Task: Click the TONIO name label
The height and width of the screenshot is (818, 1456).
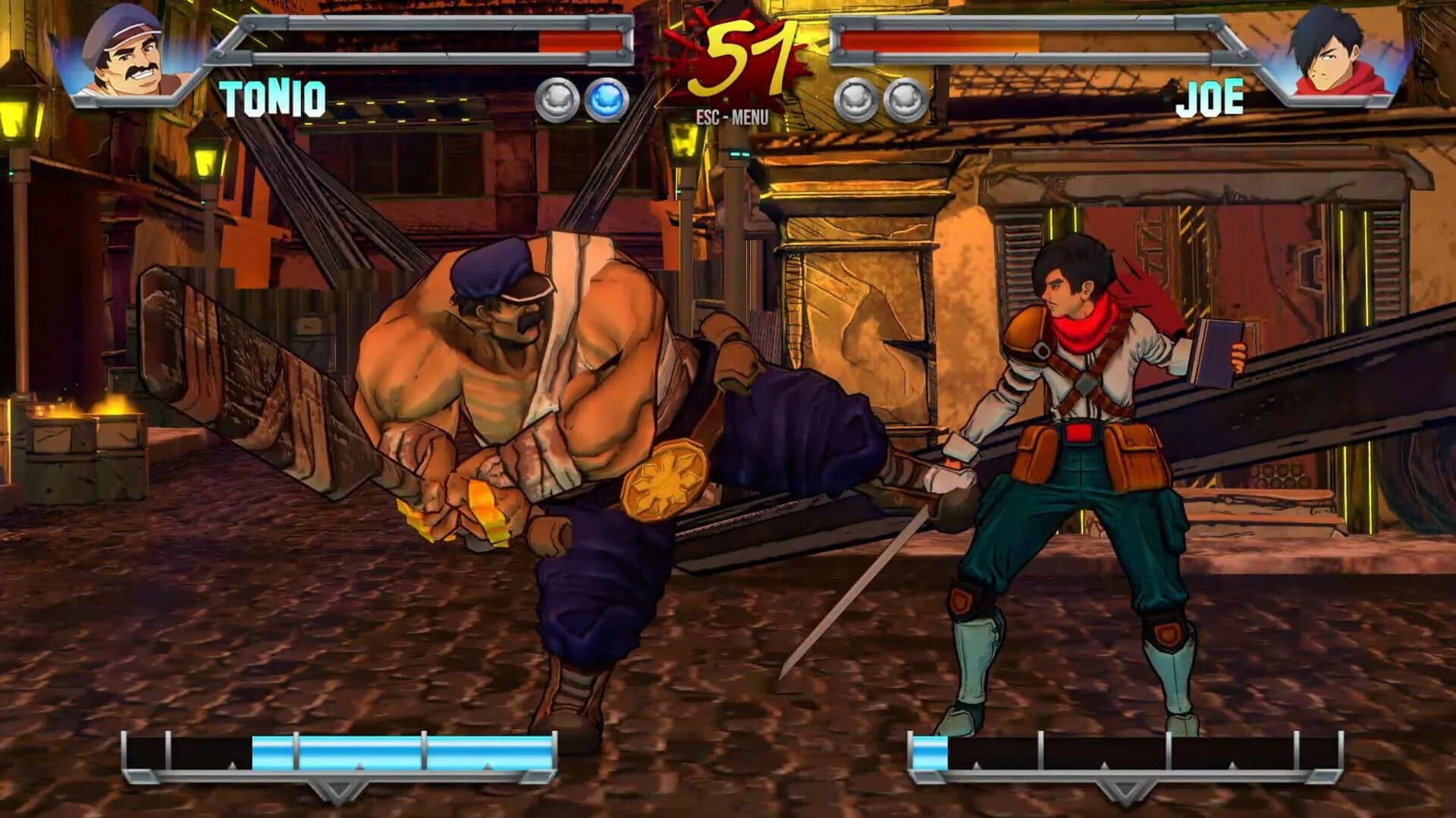Action: coord(271,98)
